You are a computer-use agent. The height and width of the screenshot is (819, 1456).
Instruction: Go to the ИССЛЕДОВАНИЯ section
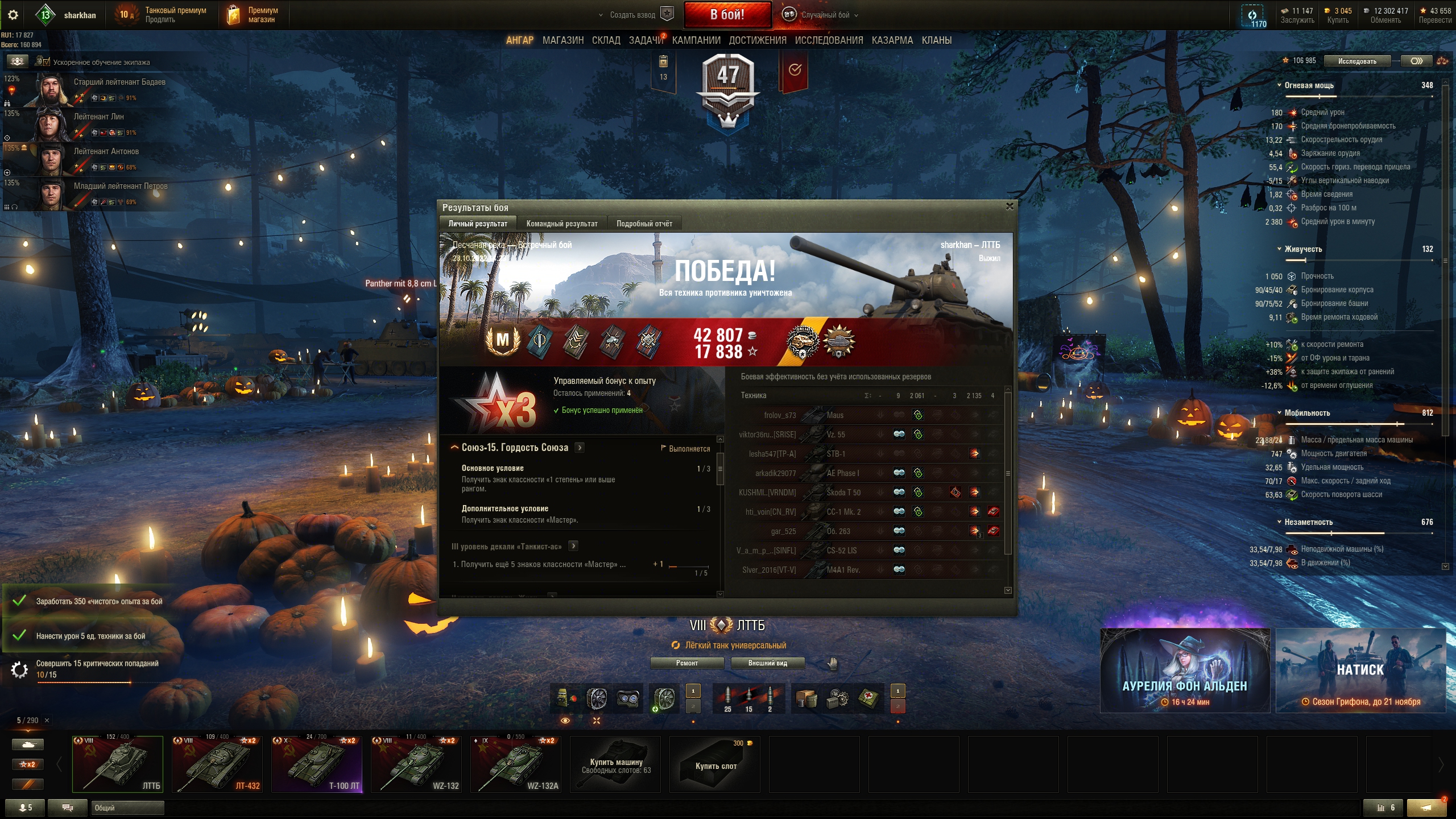point(829,40)
